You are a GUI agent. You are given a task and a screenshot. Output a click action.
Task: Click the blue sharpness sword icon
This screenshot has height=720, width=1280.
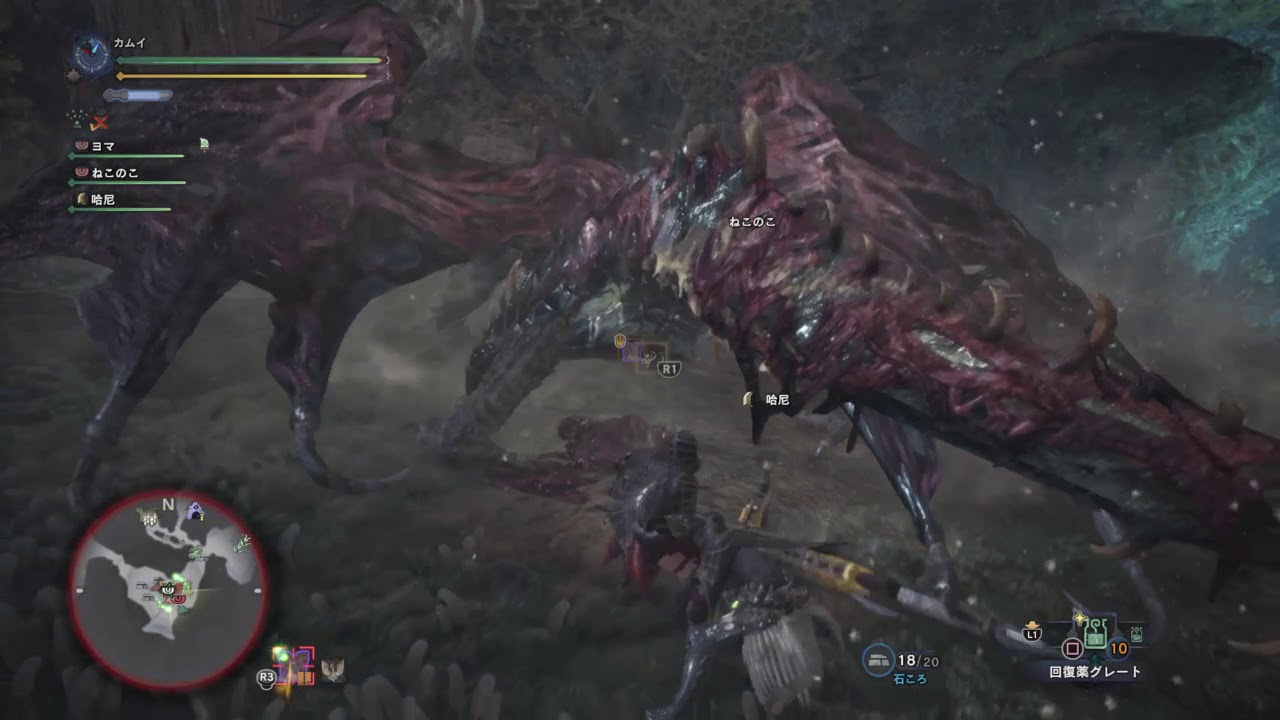tap(138, 95)
